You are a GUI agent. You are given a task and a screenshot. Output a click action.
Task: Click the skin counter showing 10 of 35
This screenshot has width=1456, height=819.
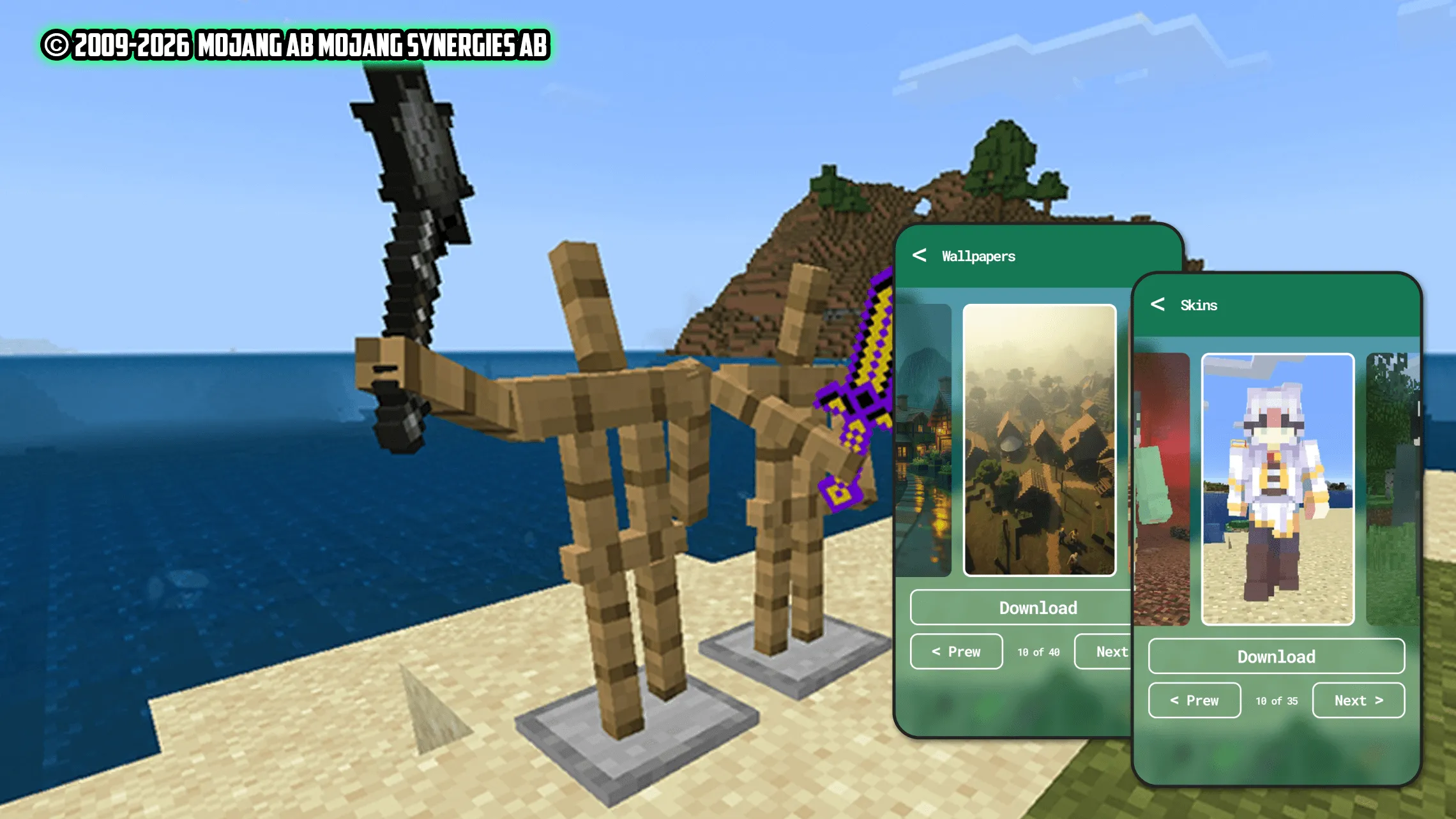1276,700
